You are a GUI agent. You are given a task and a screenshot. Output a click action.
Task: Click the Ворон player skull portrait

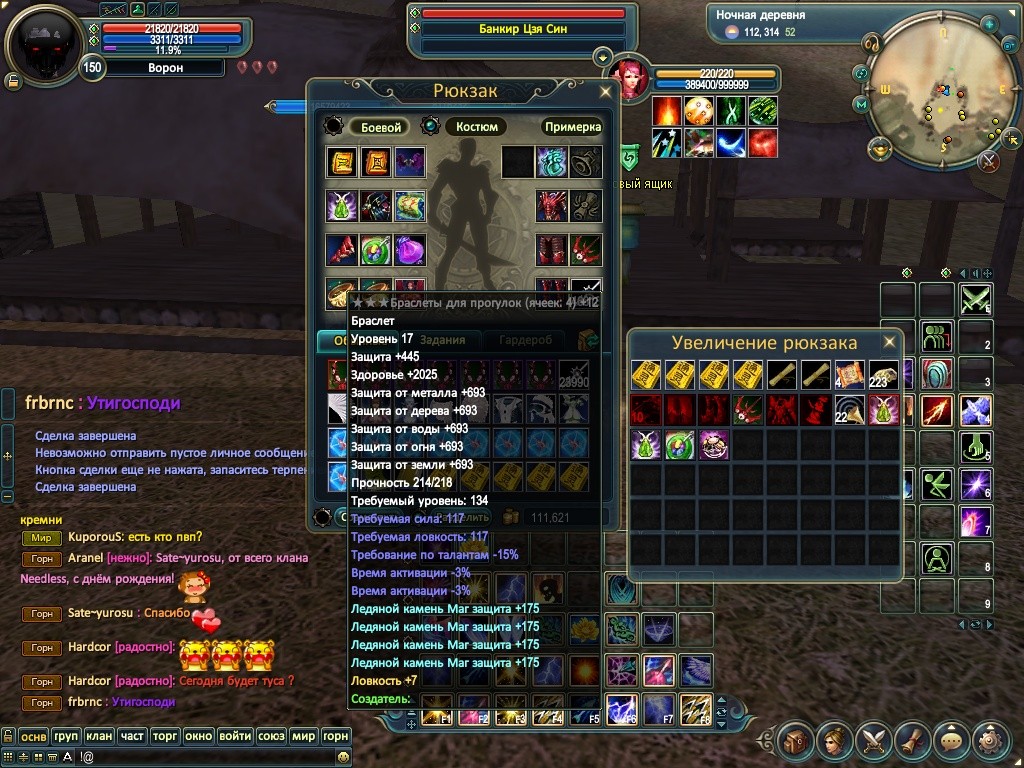[44, 43]
